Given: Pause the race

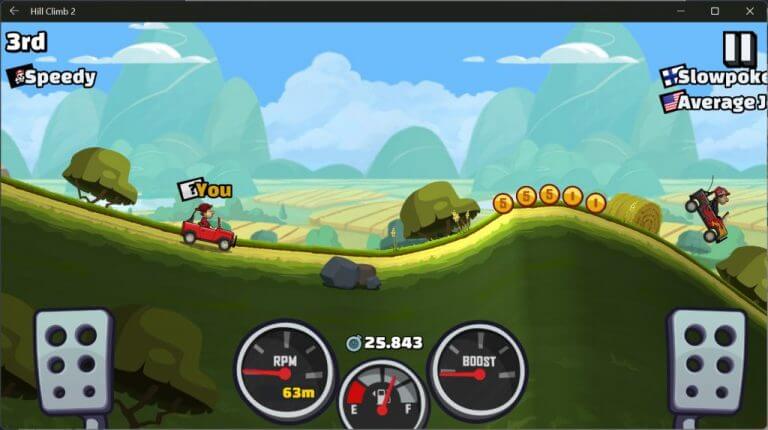Looking at the screenshot, I should (x=739, y=46).
